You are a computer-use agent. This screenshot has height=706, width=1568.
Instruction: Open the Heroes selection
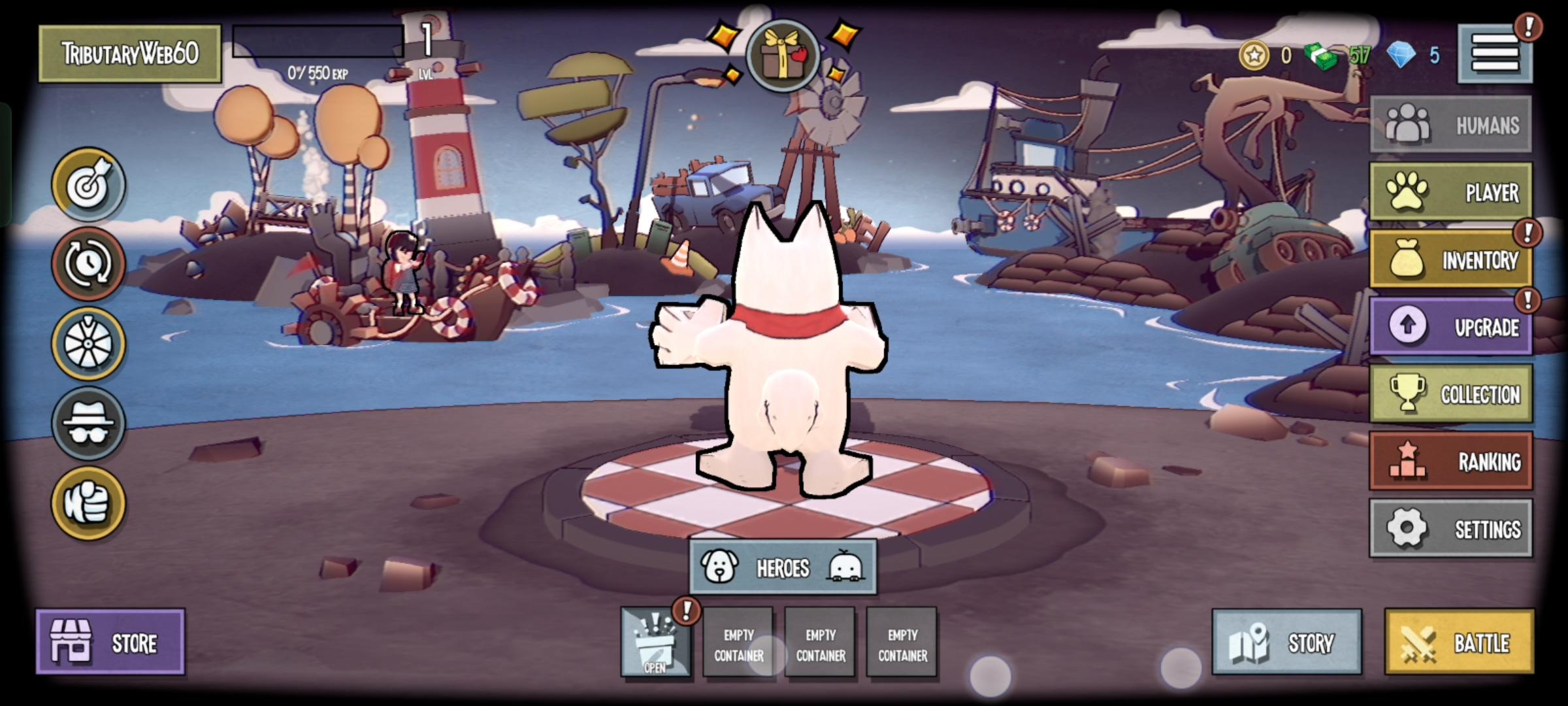pos(783,567)
